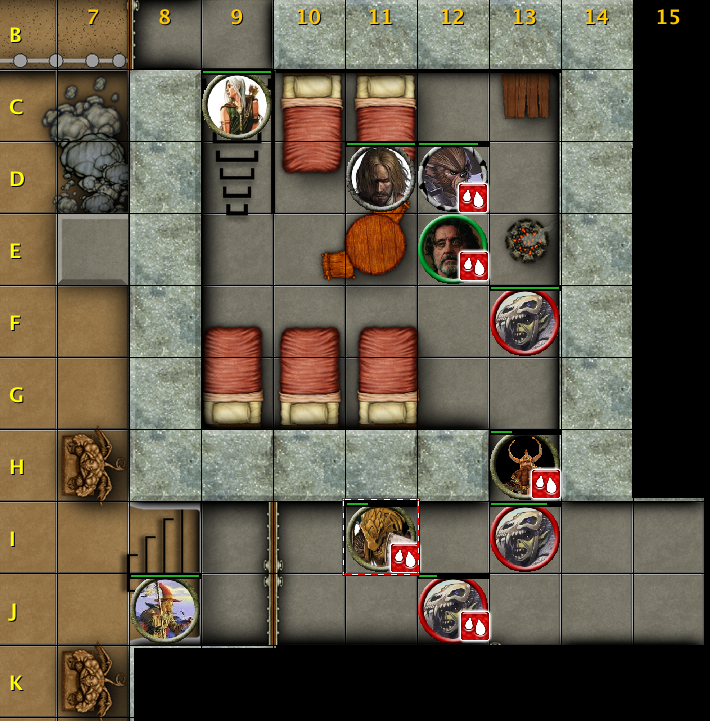
Task: Select the long-haired man token beside the beds
Action: click(381, 178)
